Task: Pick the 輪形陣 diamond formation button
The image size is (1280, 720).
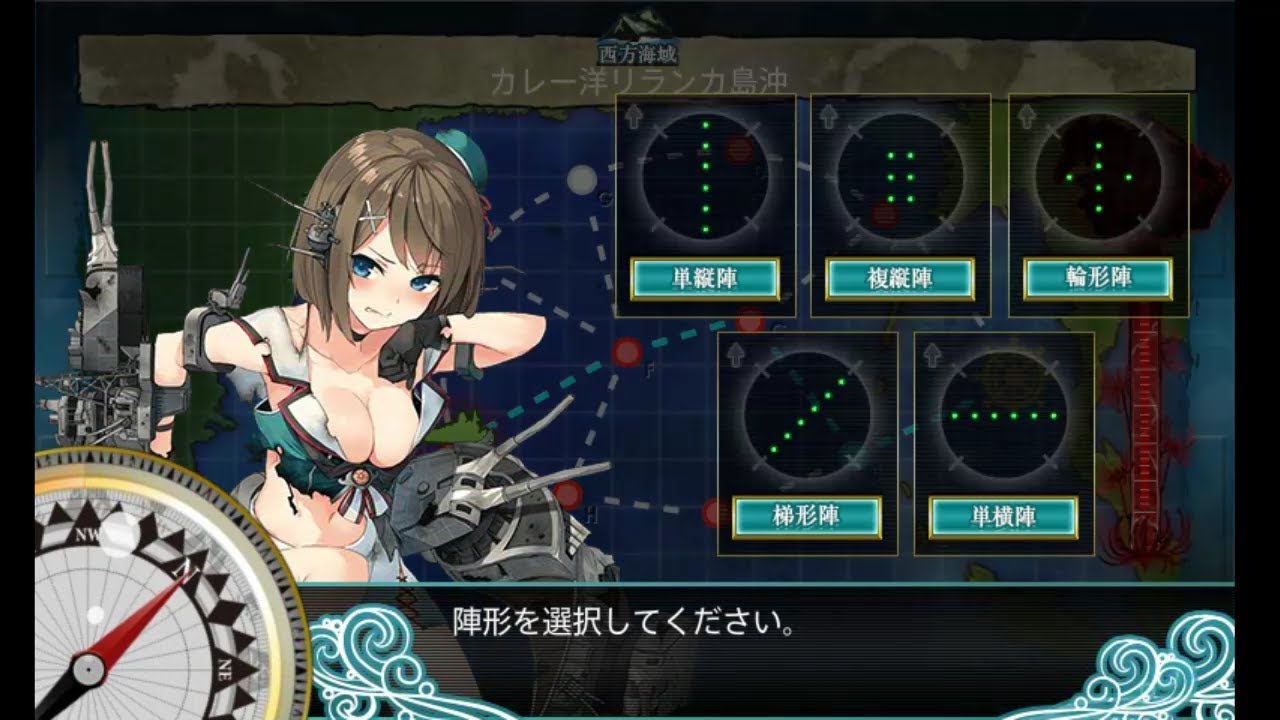Action: (x=1098, y=279)
